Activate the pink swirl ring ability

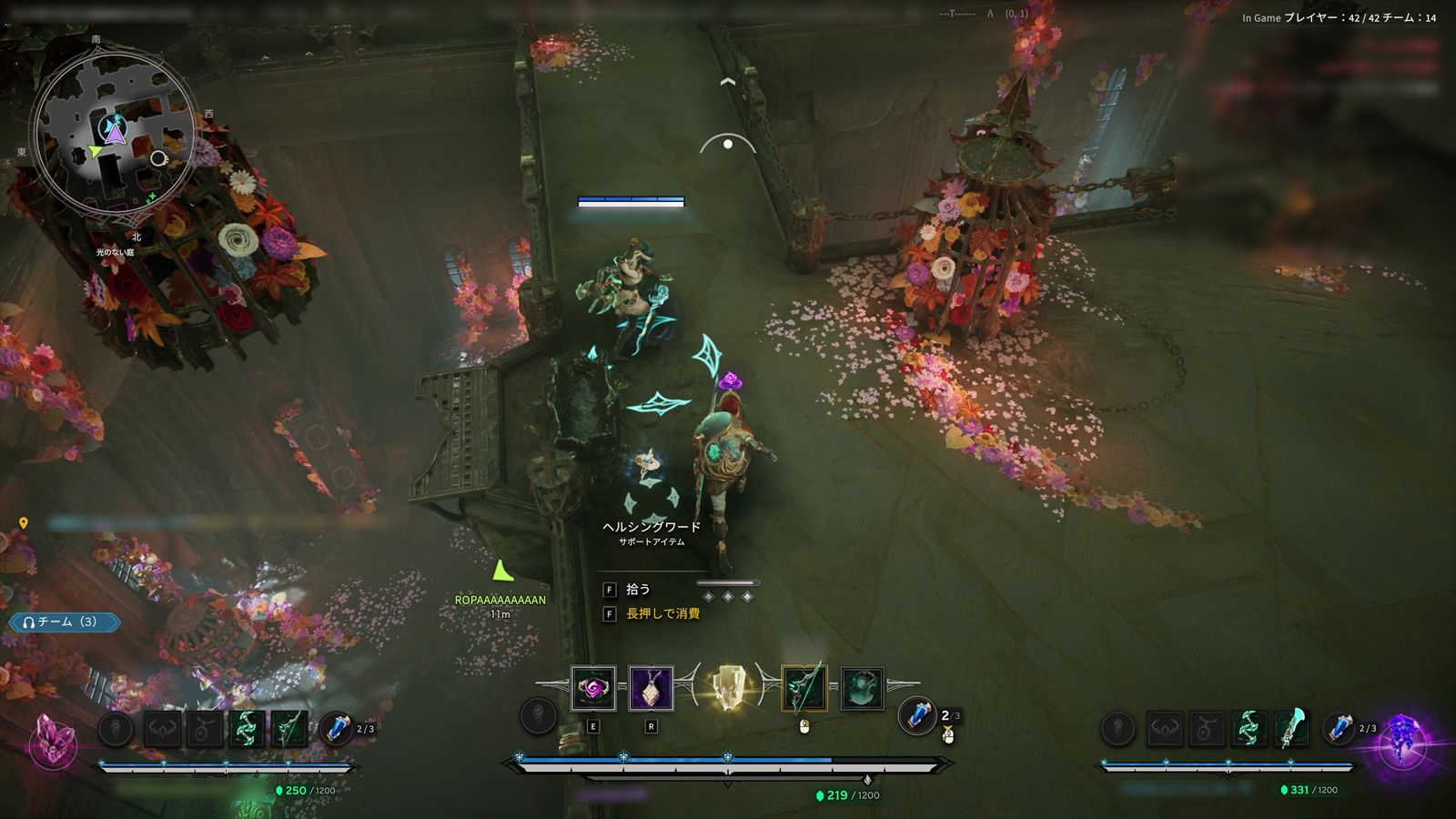[593, 689]
